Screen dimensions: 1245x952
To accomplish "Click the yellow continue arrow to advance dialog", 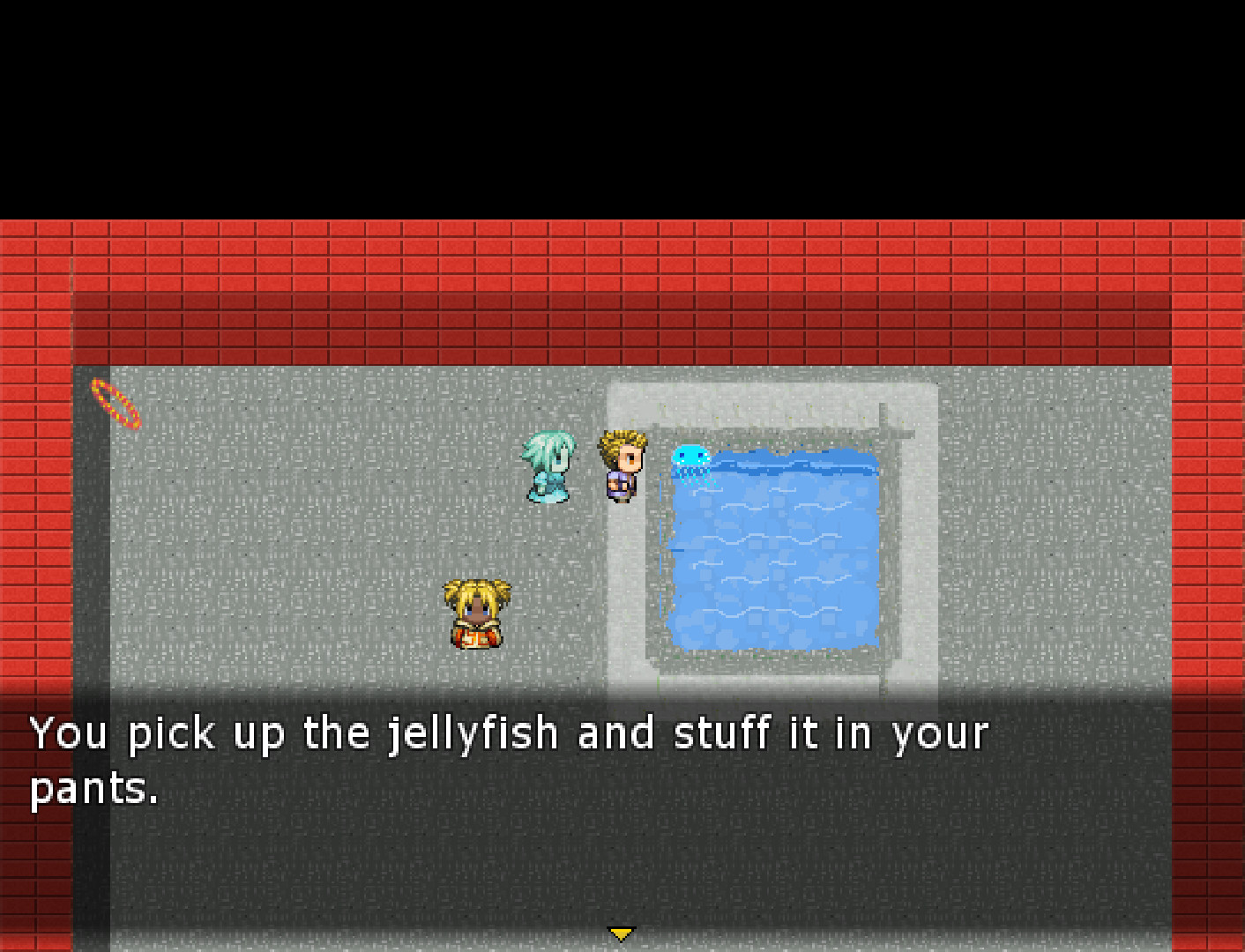I will click(622, 933).
